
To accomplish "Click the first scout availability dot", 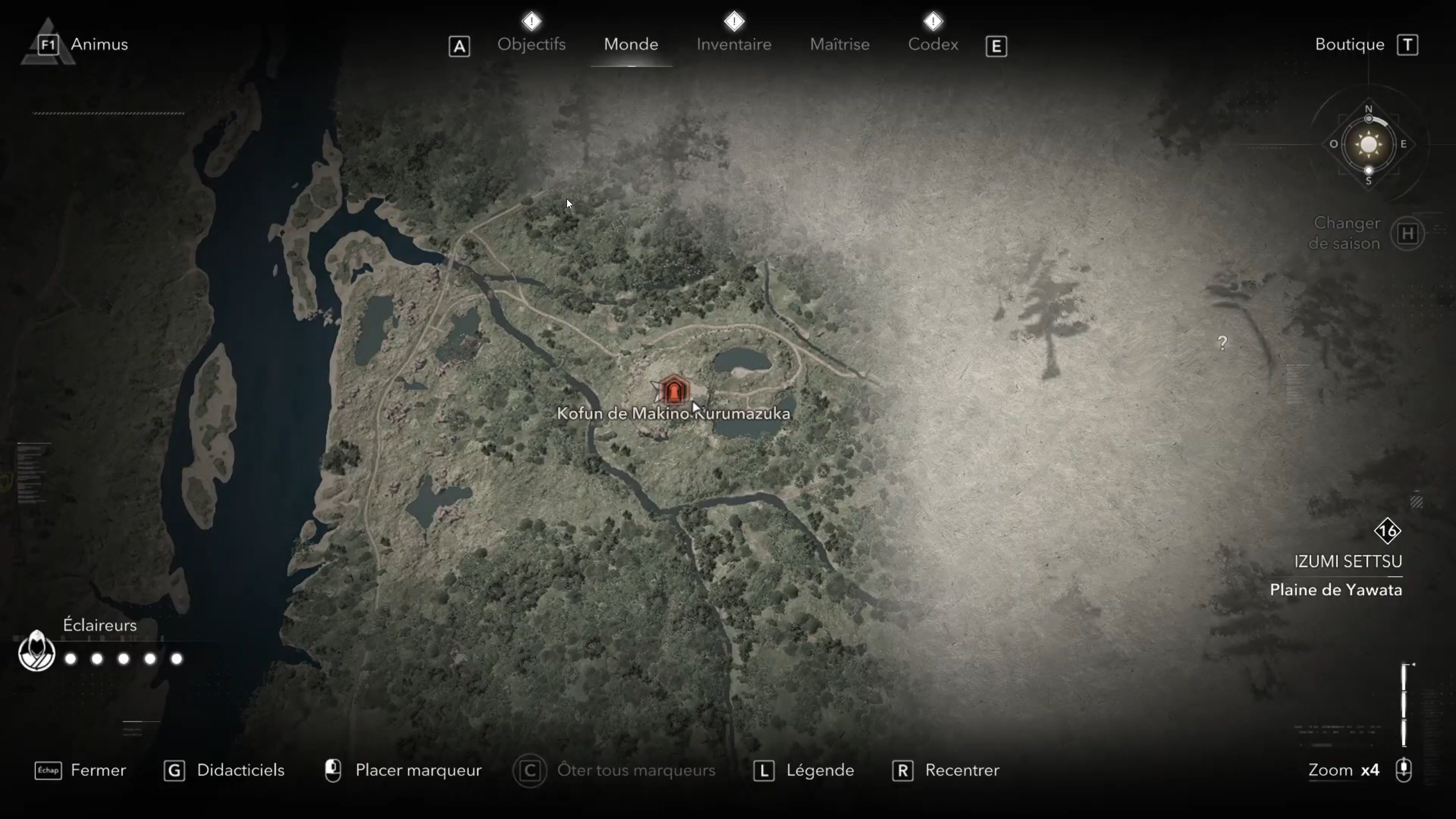I will click(71, 659).
